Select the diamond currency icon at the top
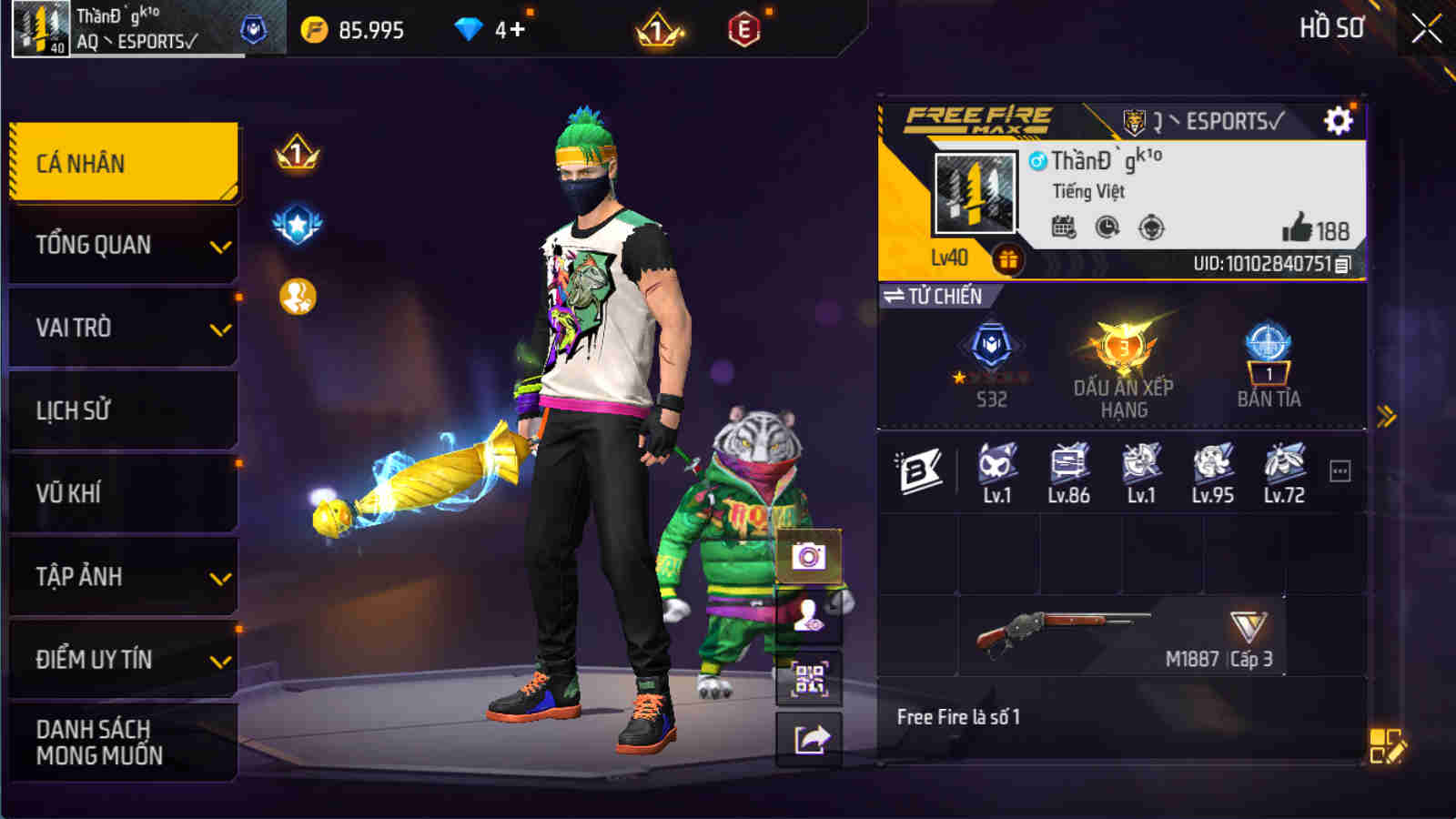This screenshot has height=819, width=1456. pos(470,29)
